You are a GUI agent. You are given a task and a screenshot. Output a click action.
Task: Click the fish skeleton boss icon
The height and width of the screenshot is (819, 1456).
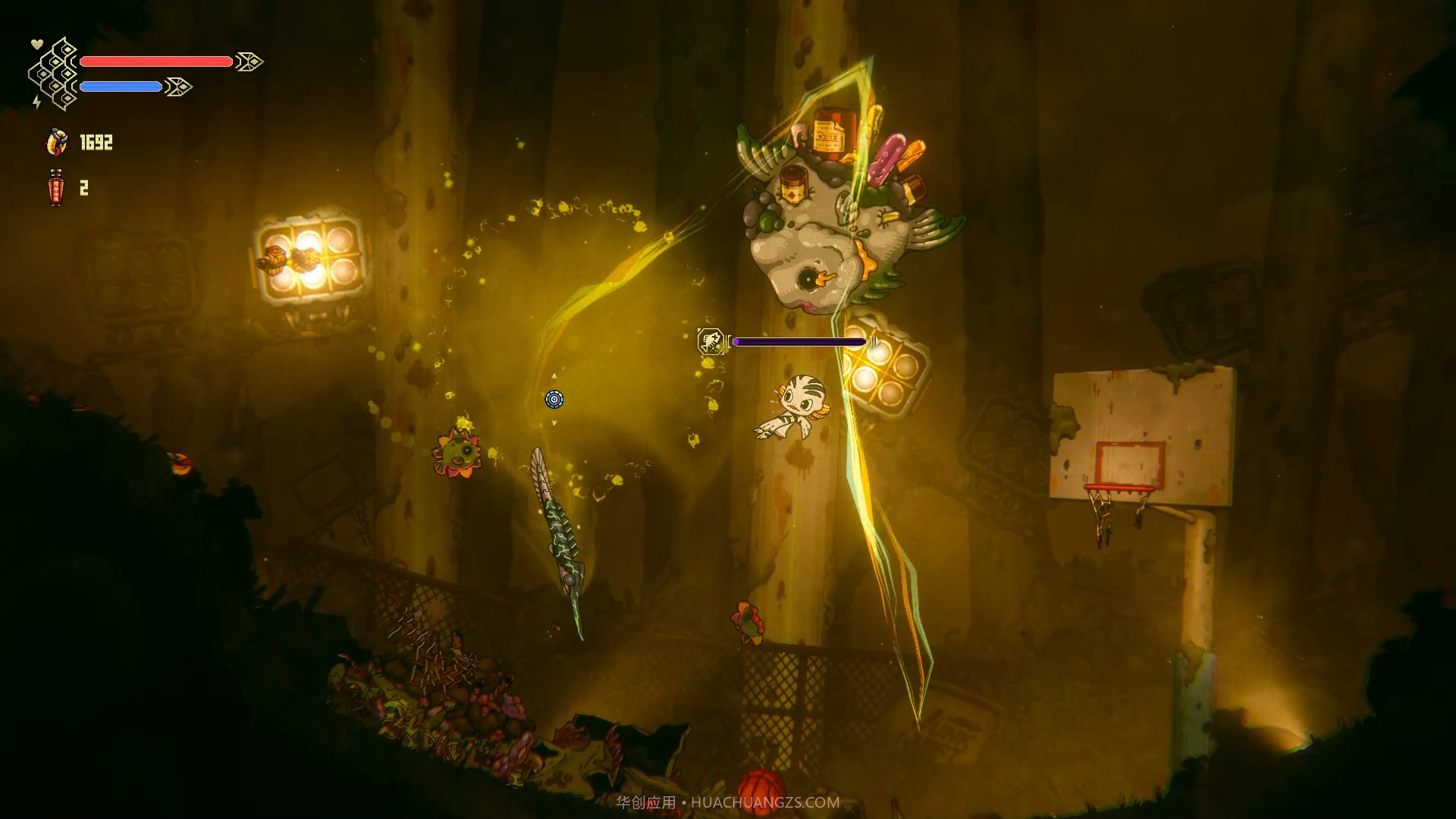pos(711,341)
